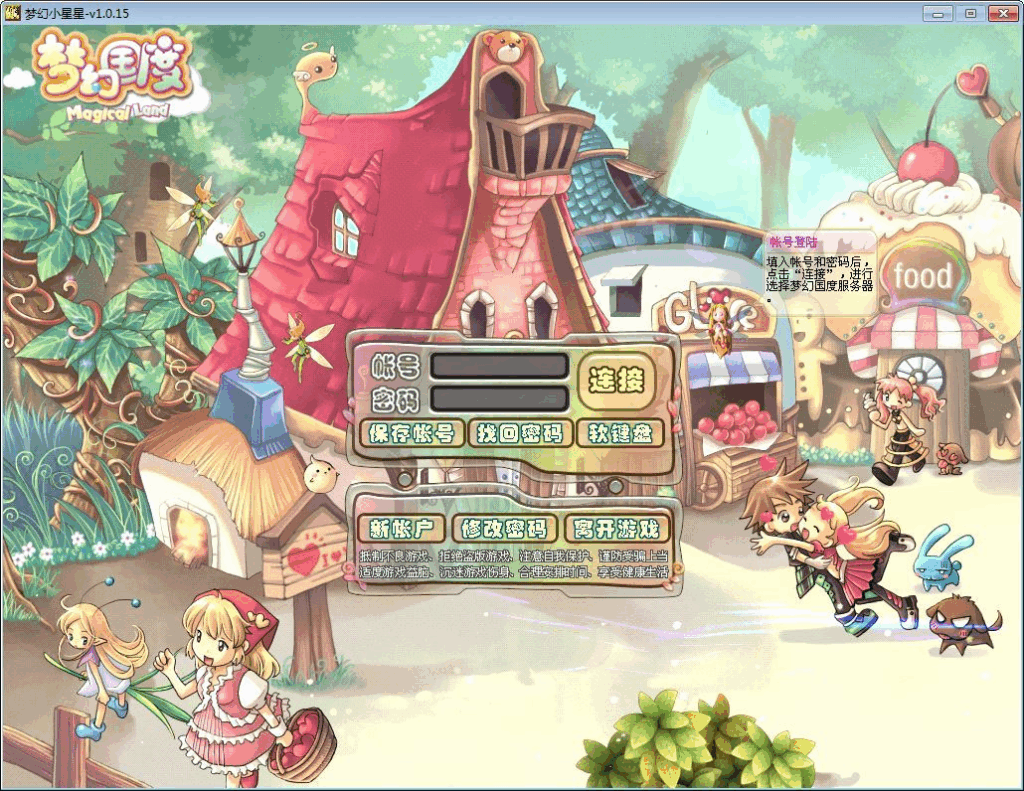Minimize the game window
The image size is (1024, 791).
937,13
